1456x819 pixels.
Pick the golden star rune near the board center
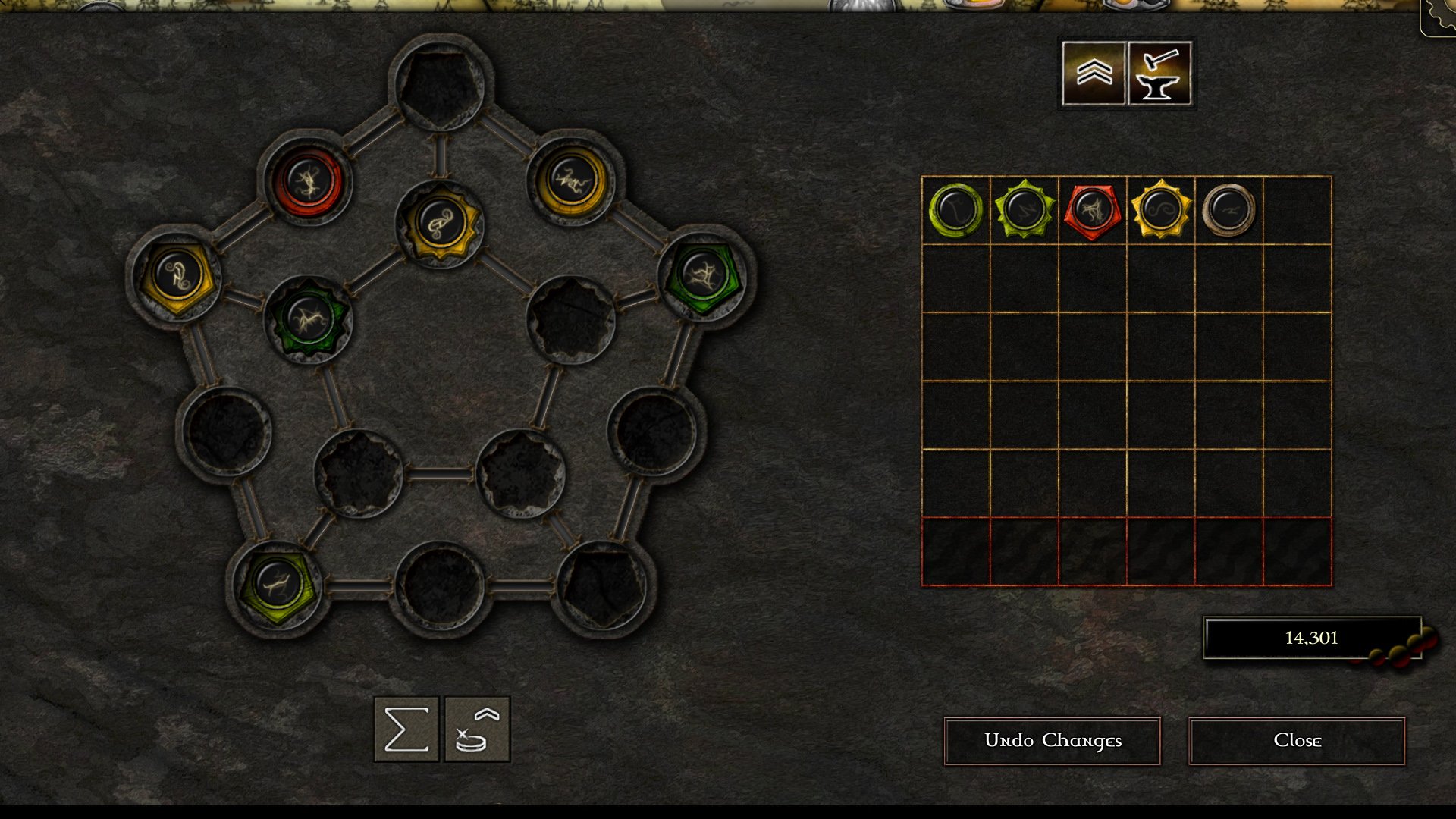pos(444,224)
